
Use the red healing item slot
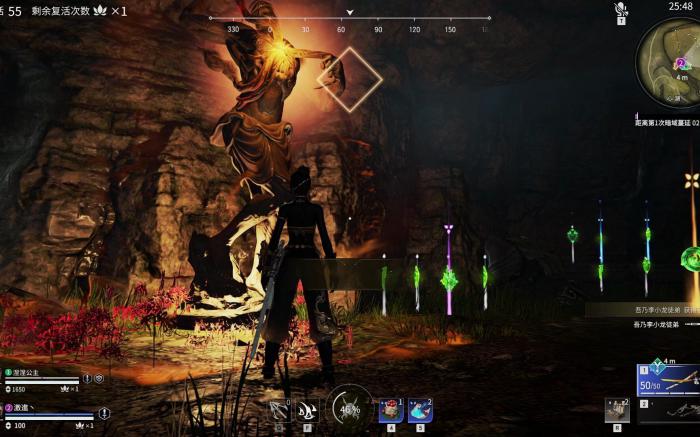point(391,410)
